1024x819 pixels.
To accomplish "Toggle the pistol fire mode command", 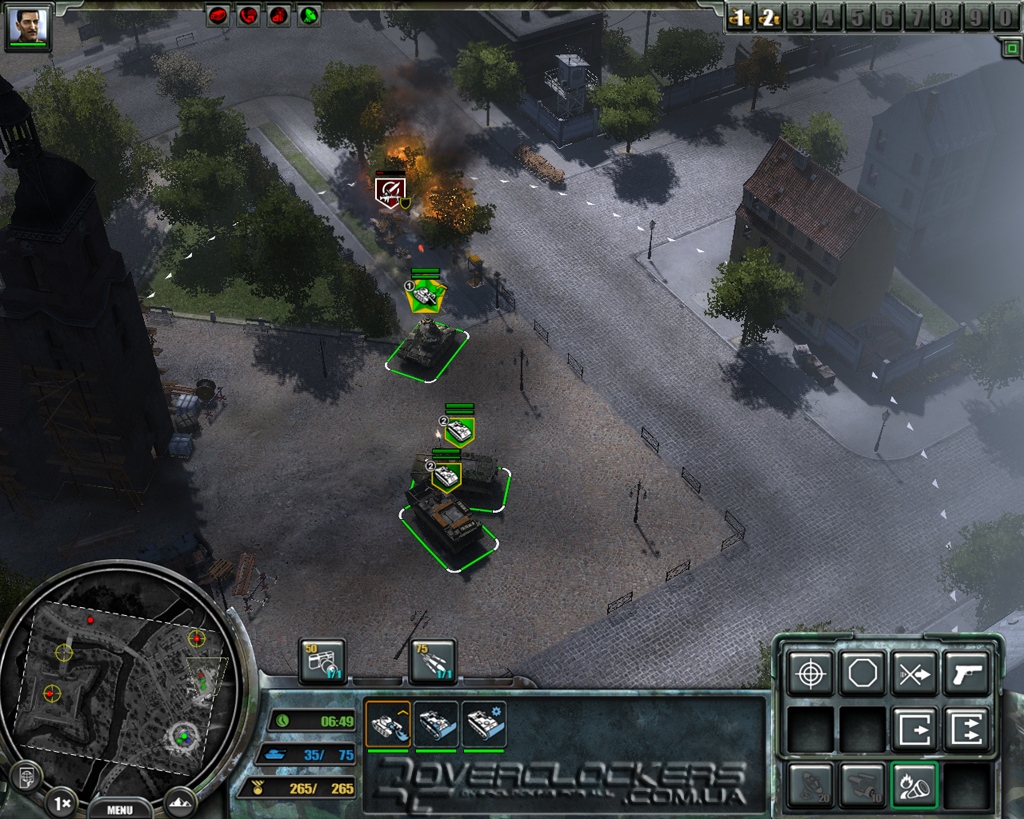I will 966,673.
